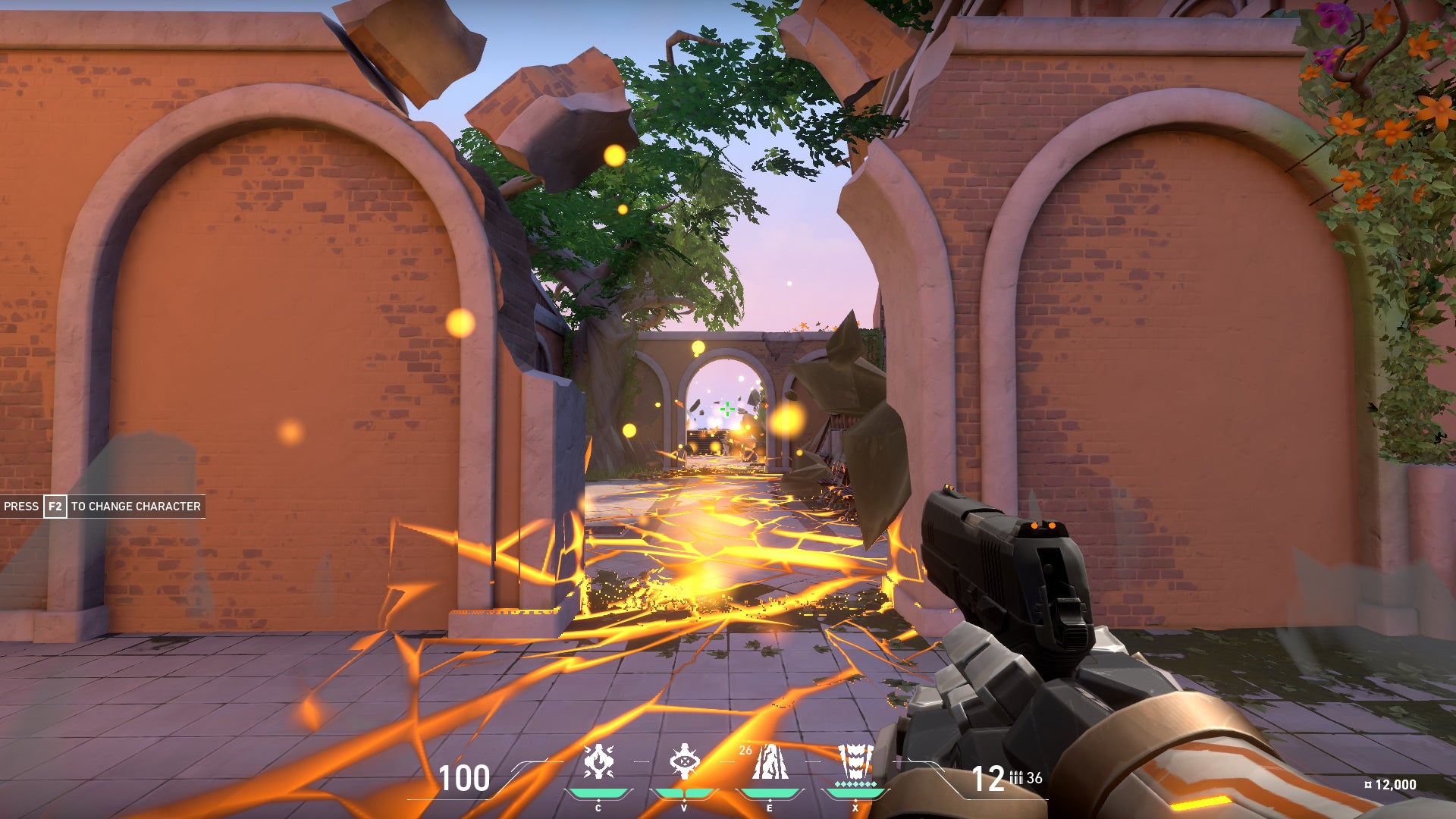Click the bullet reserve ammo icon beside 36
Screen dimensions: 1456x819
point(1018,777)
